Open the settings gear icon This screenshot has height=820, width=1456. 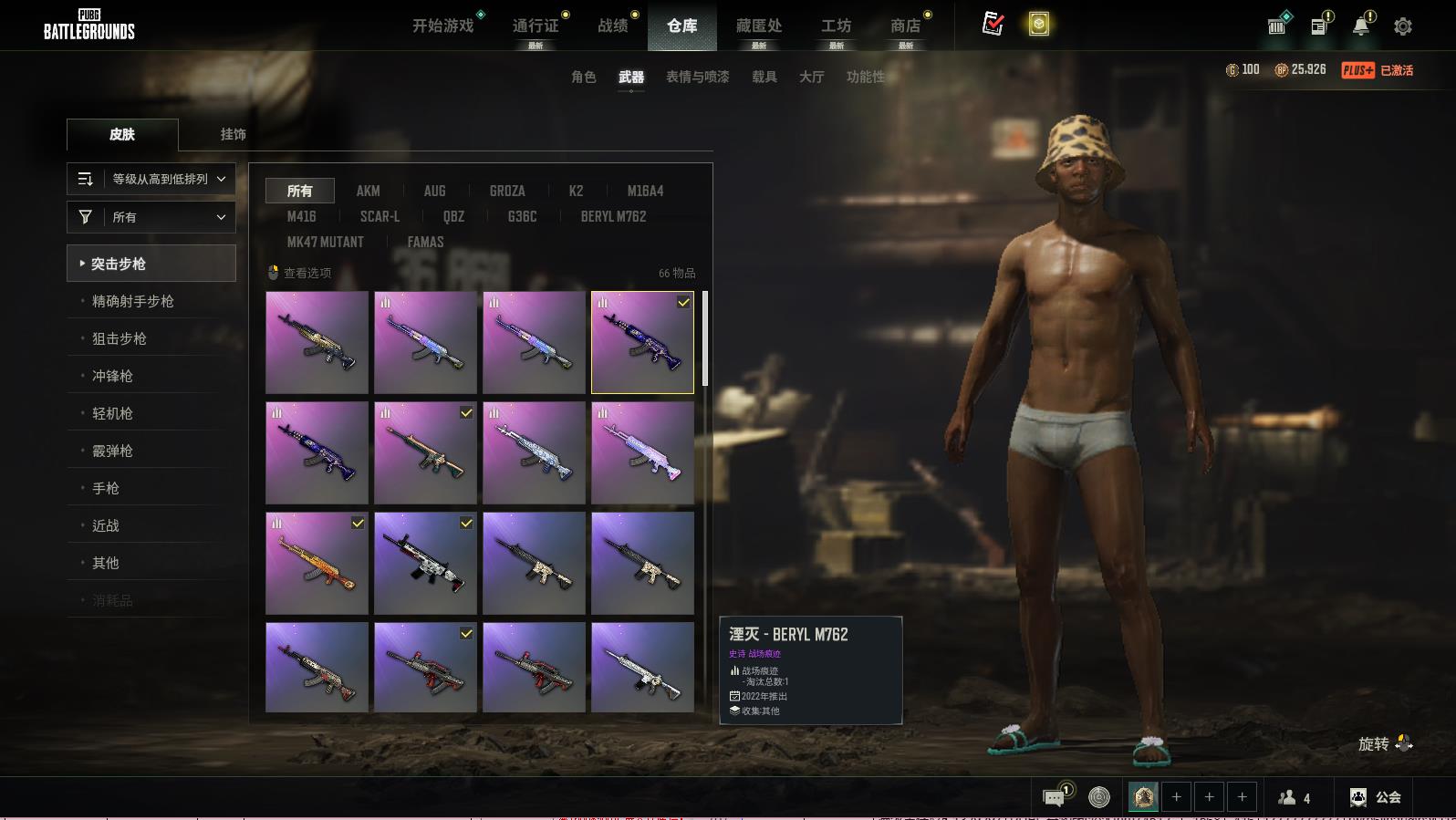pos(1403,26)
